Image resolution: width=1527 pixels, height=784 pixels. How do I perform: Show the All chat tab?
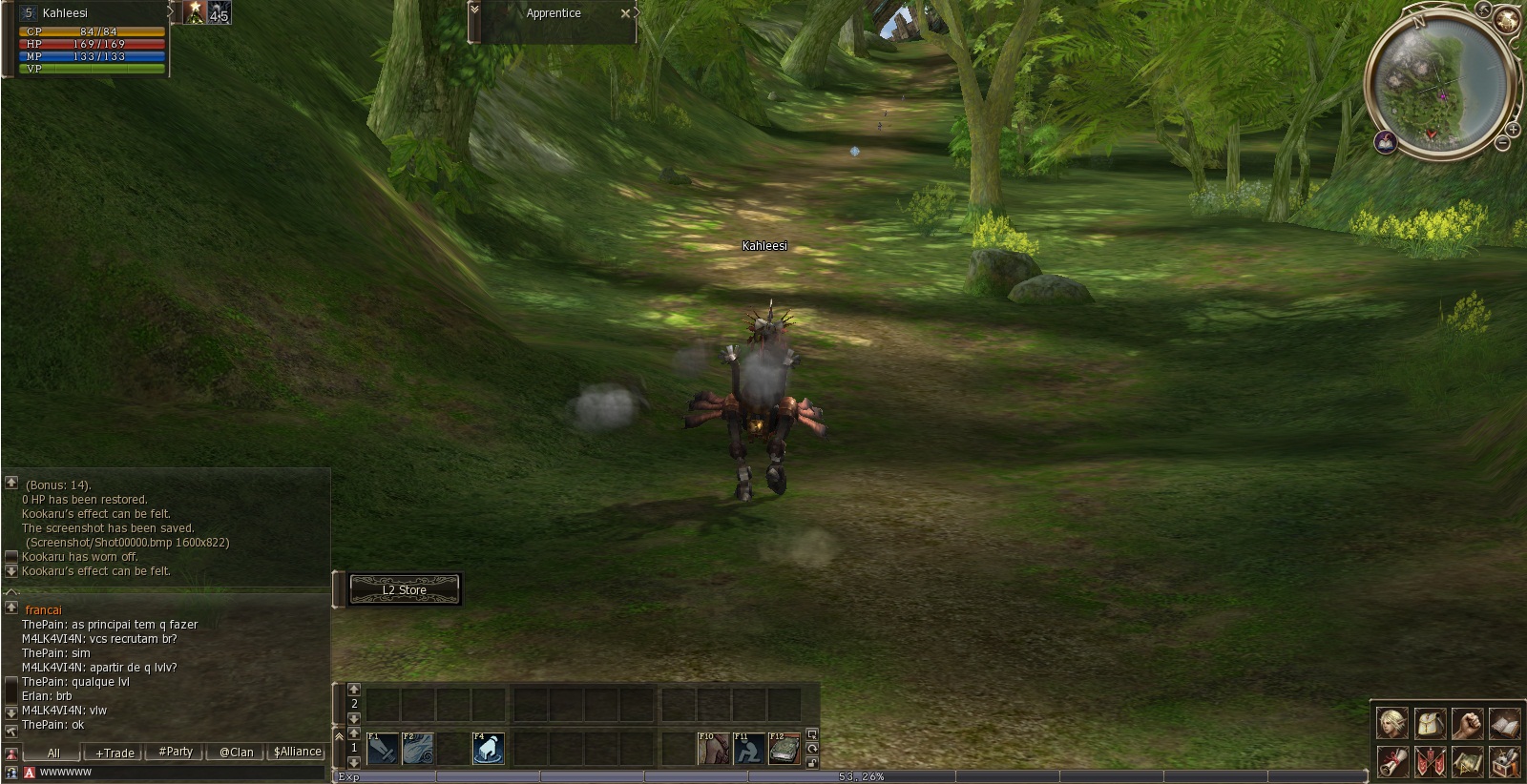tap(53, 753)
